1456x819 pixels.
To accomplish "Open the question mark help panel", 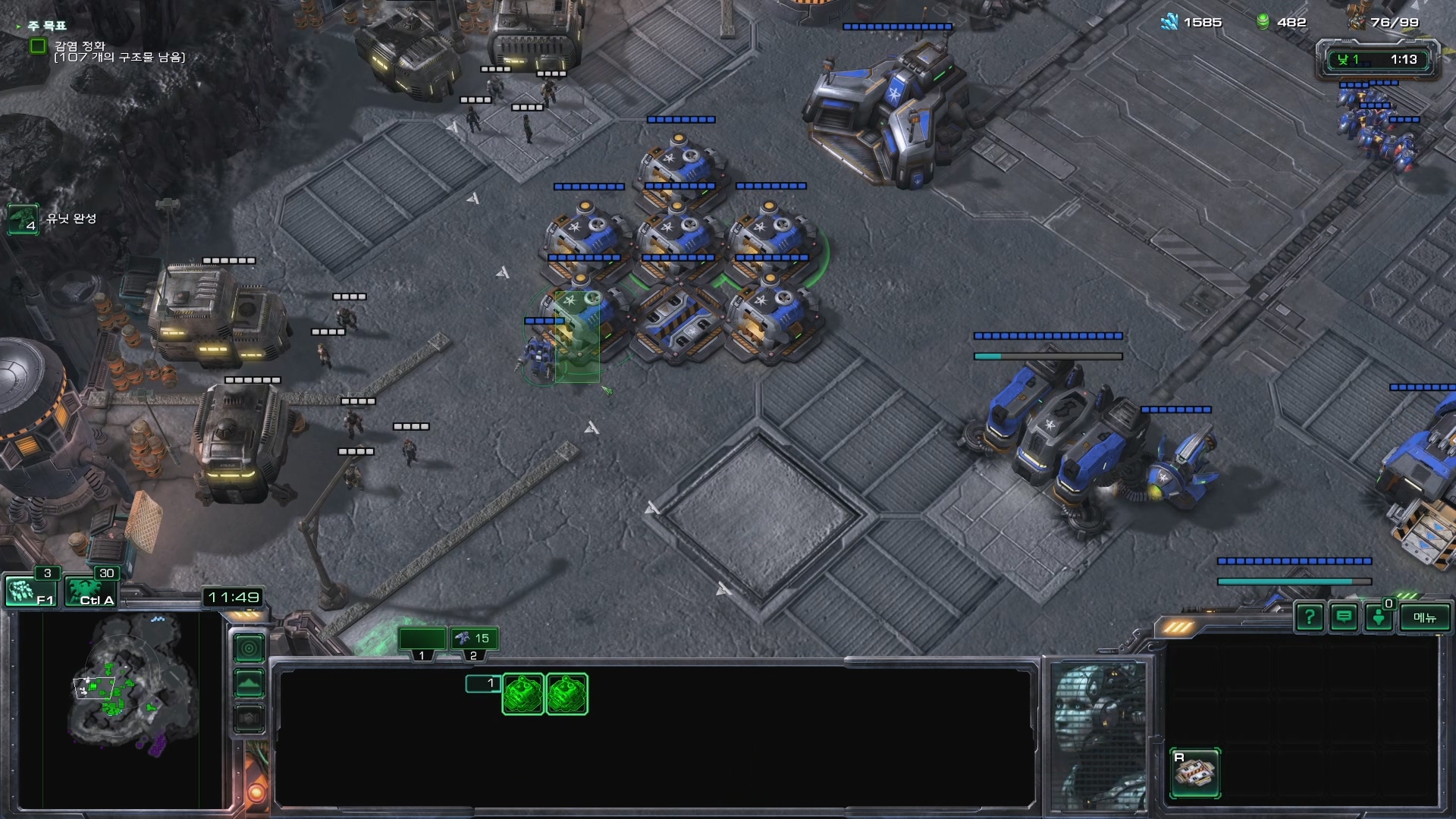I will [x=1310, y=617].
